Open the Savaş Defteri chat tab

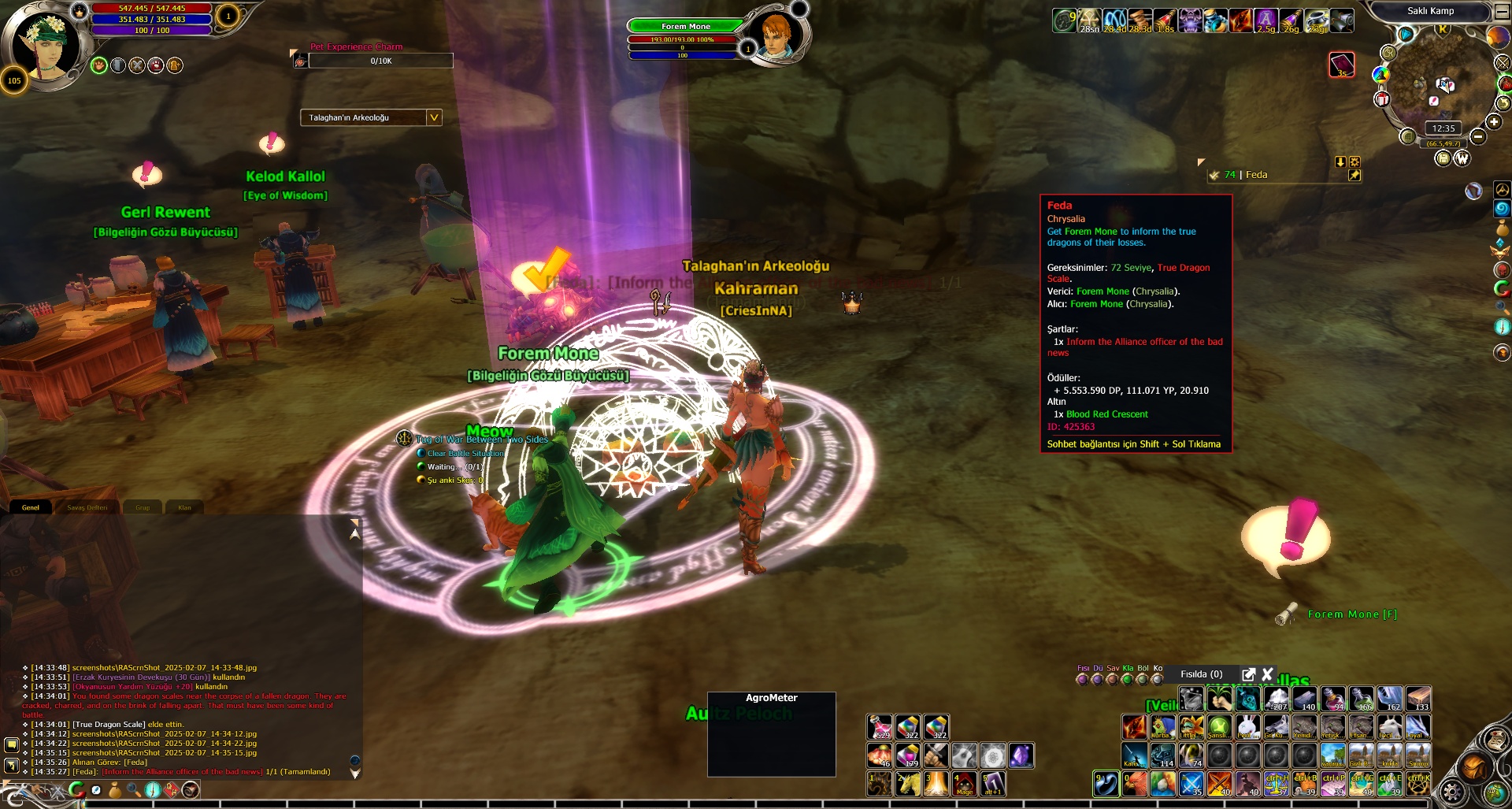pyautogui.click(x=87, y=507)
